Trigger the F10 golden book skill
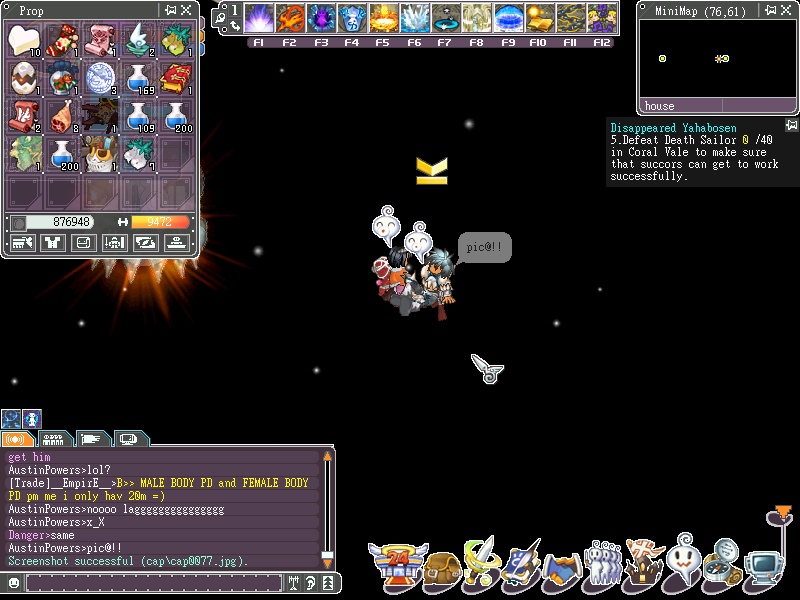This screenshot has width=800, height=600. (x=539, y=18)
